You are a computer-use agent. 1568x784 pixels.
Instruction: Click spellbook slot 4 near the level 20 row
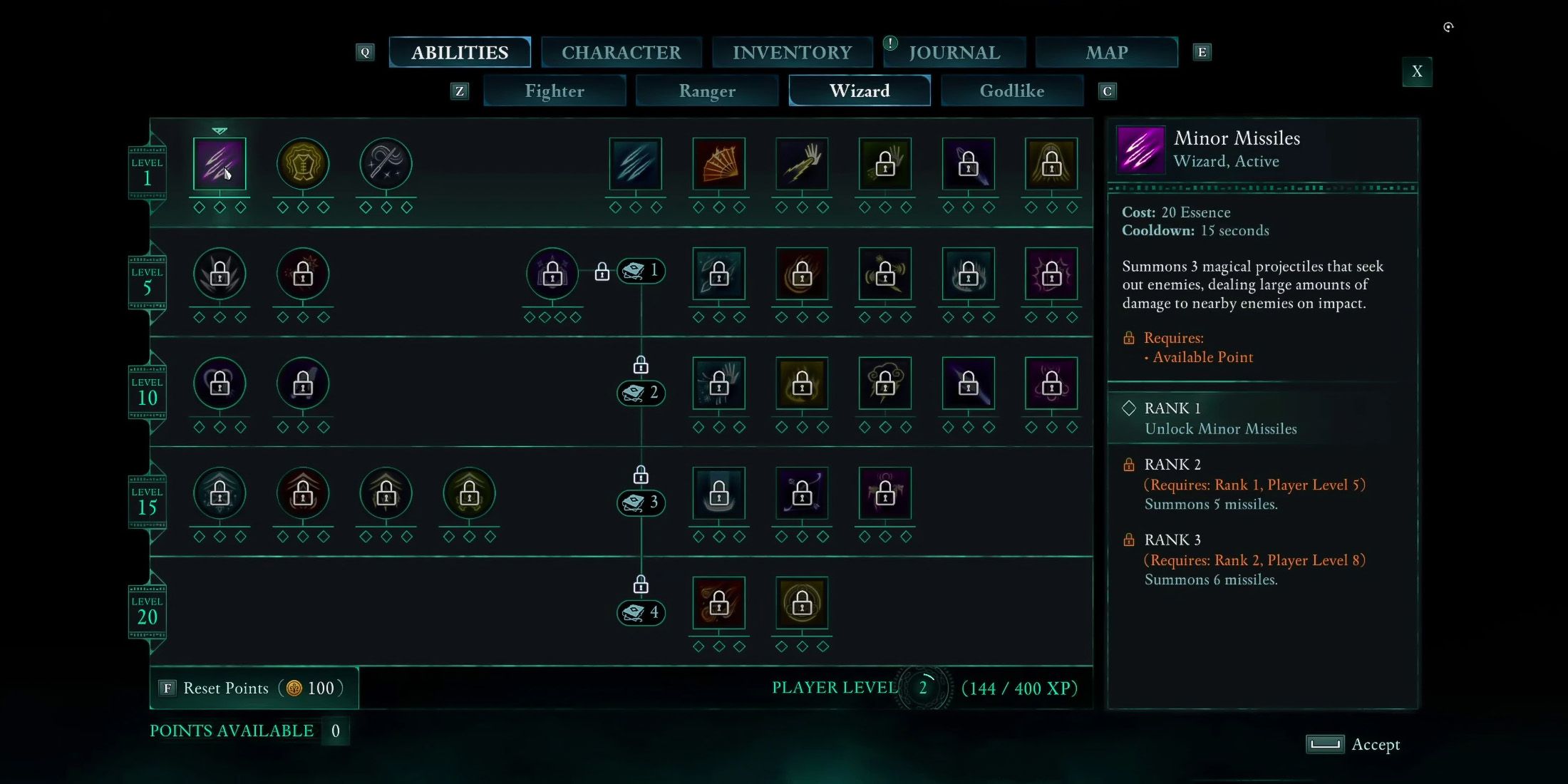pyautogui.click(x=640, y=613)
